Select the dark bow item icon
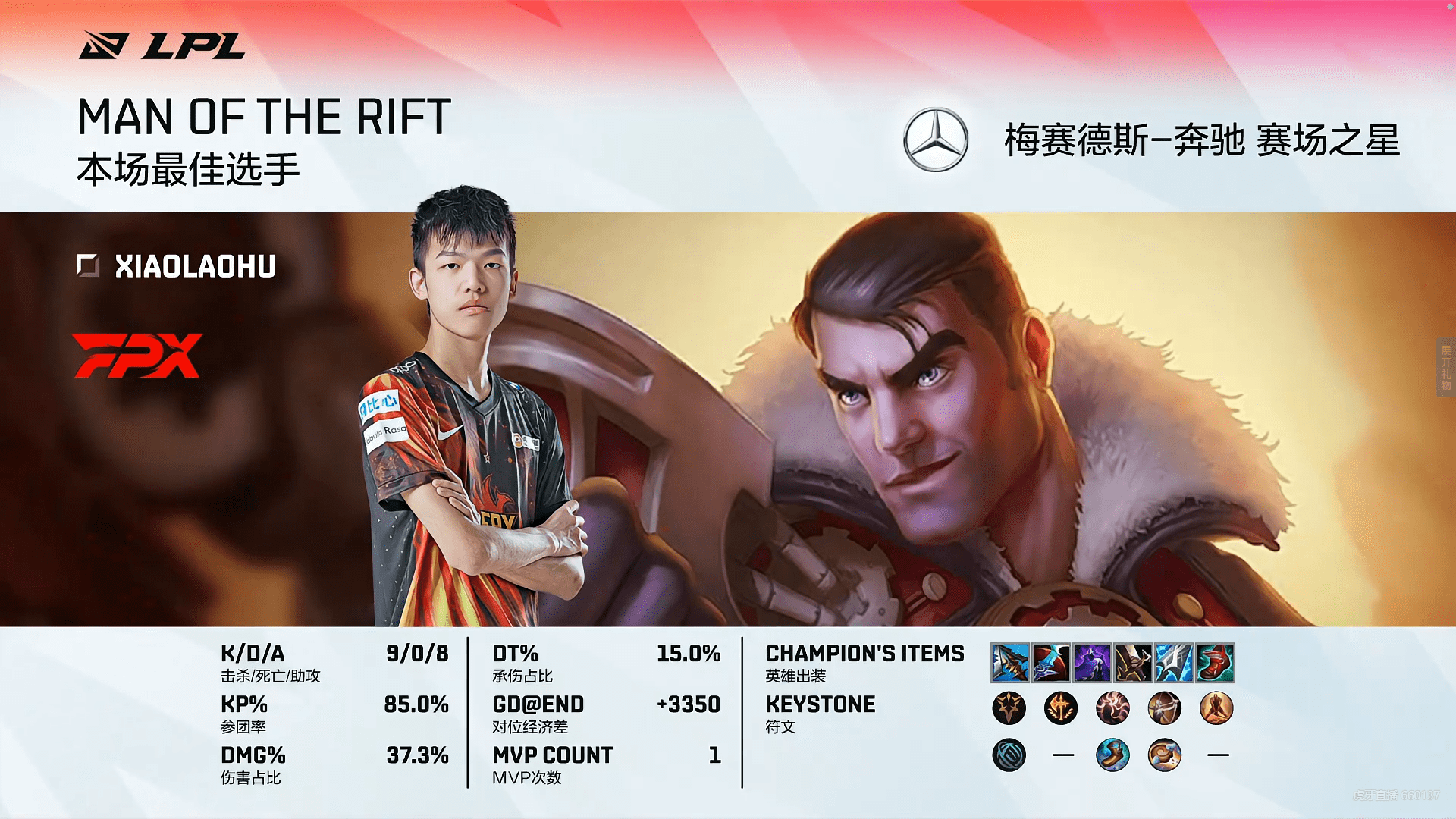 click(1133, 662)
